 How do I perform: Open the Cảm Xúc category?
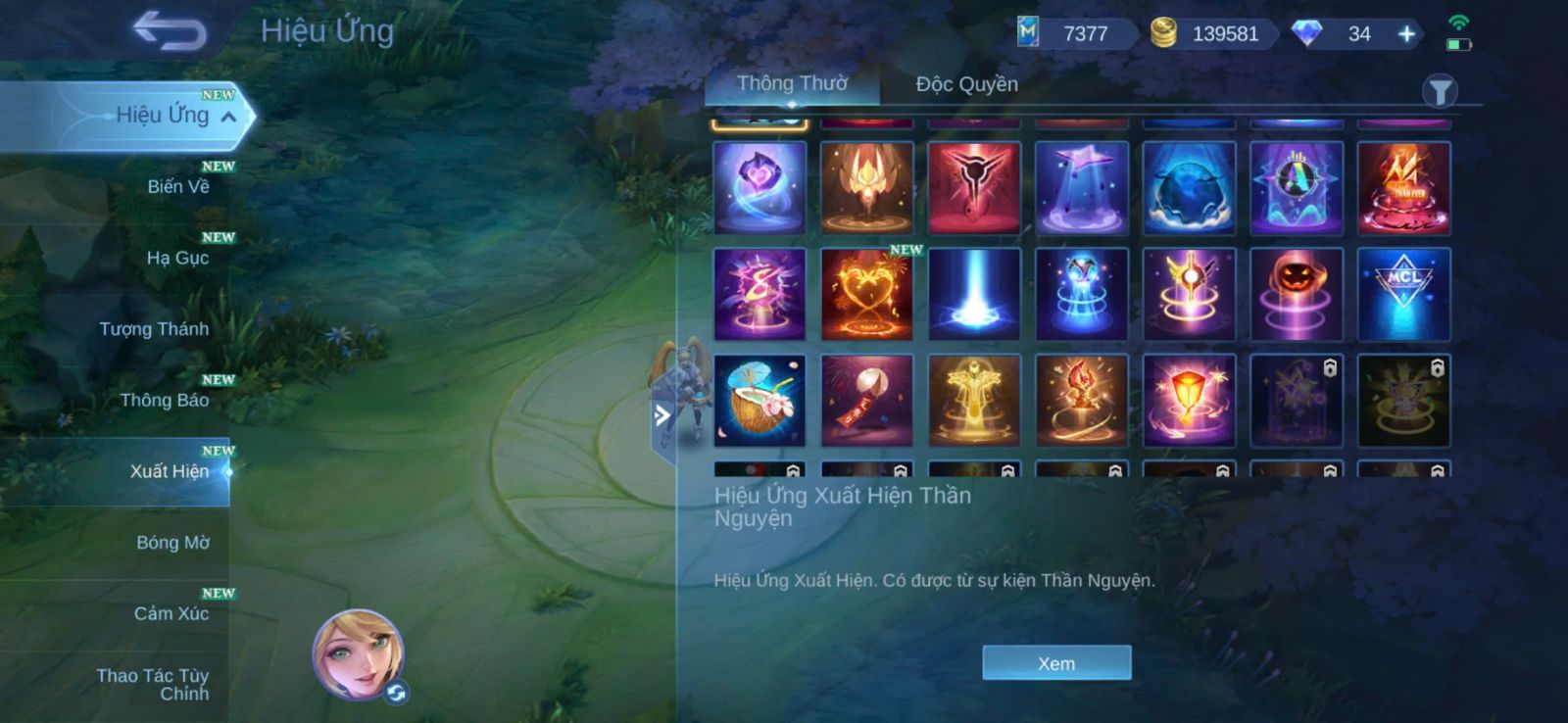[171, 613]
